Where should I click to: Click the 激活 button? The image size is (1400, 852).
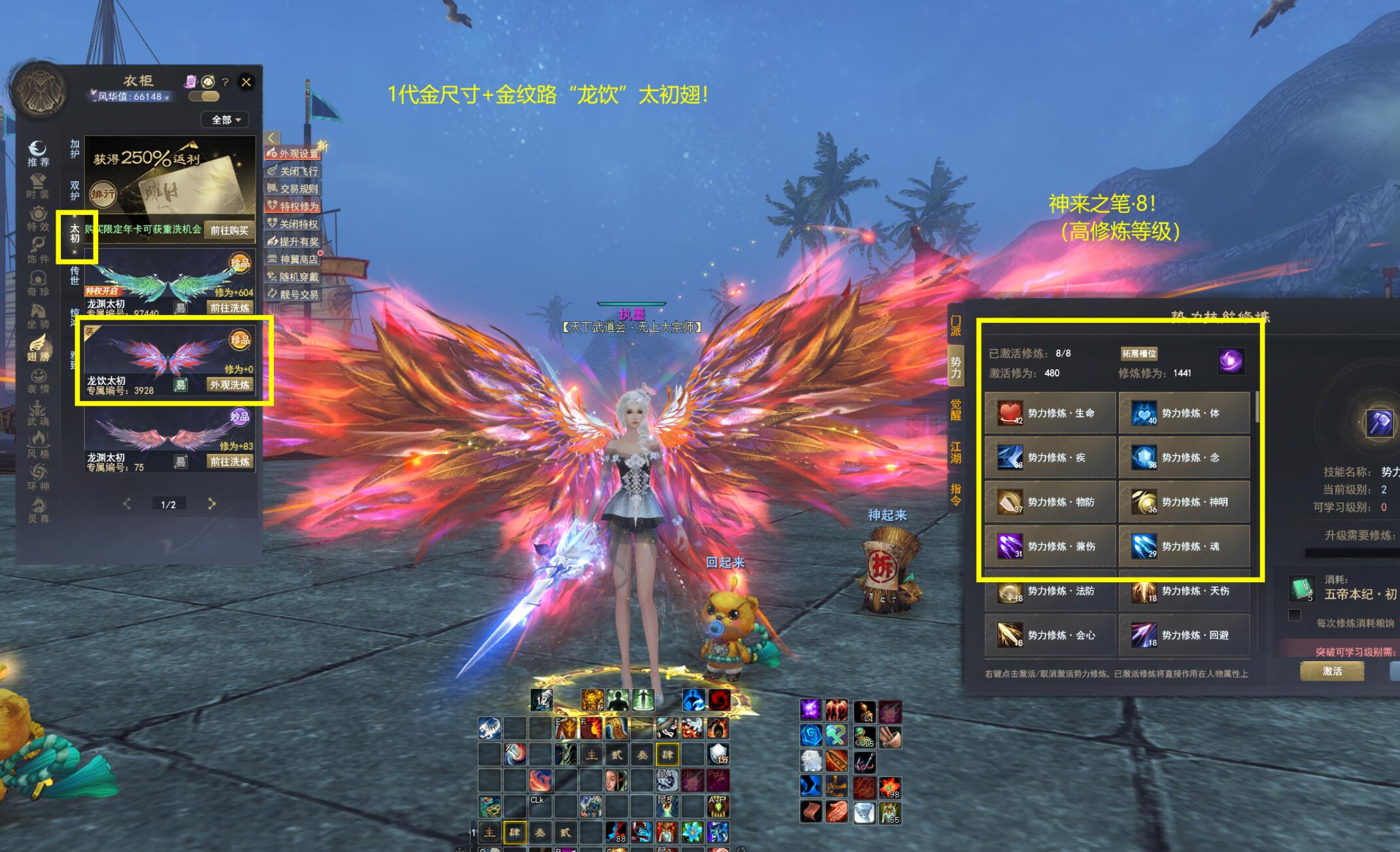coord(1332,671)
